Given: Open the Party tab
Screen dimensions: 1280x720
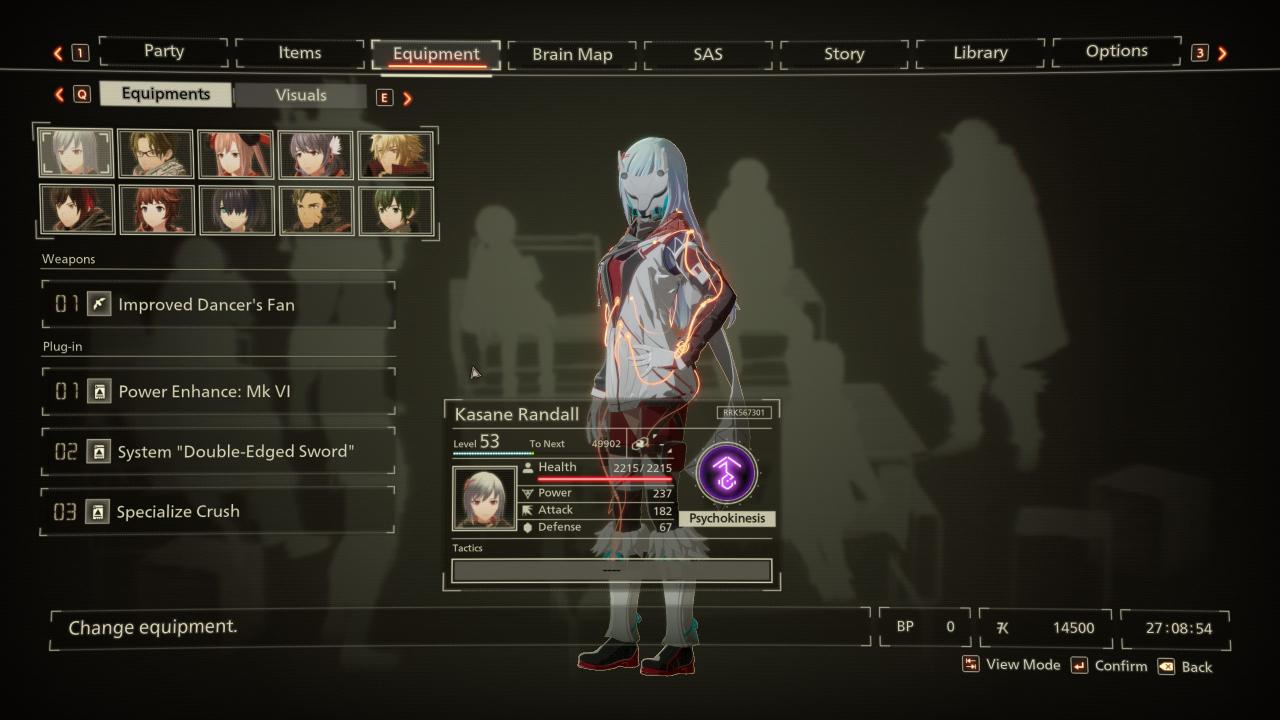Looking at the screenshot, I should tap(164, 52).
